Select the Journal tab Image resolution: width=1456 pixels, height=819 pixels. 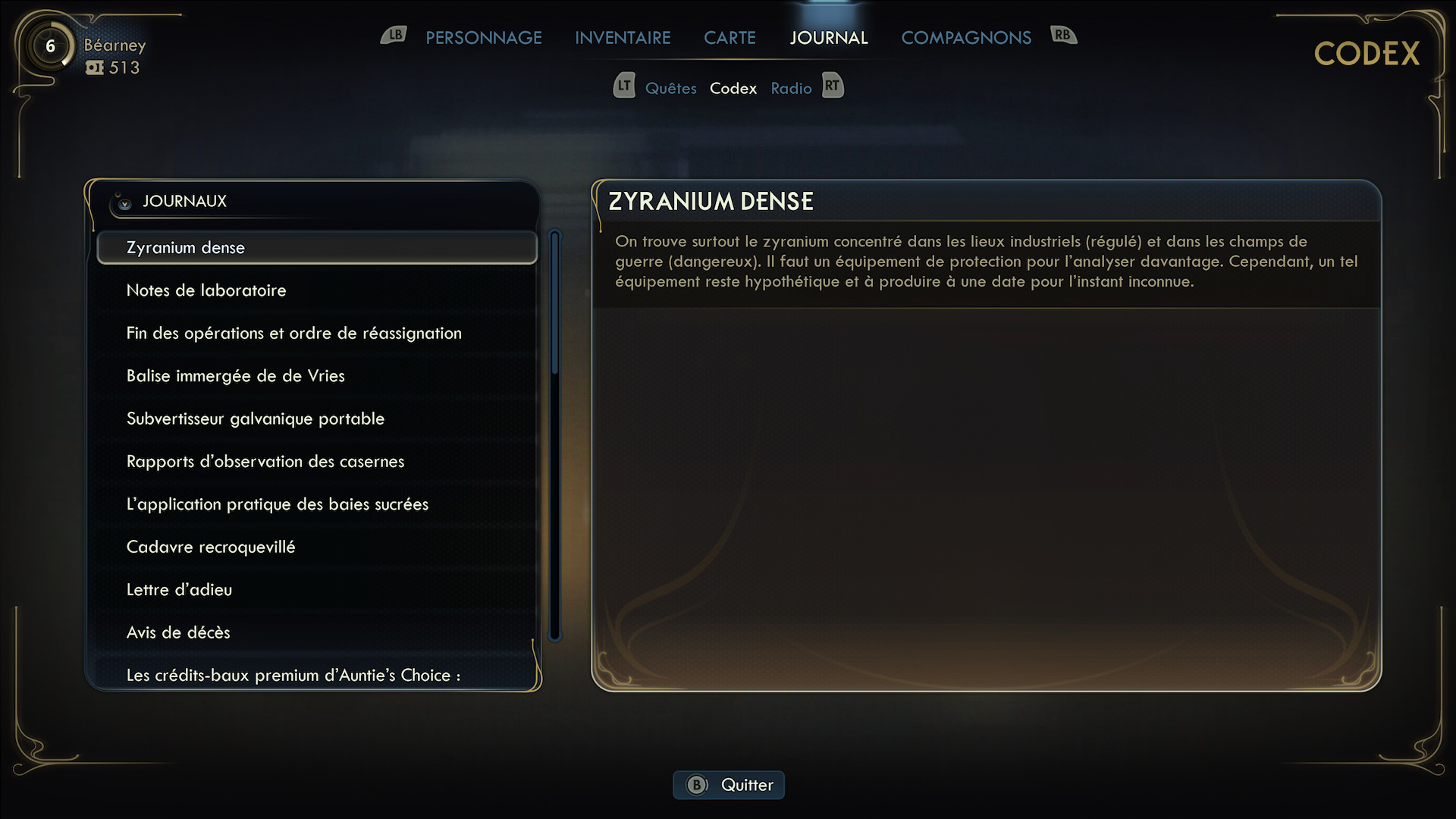tap(828, 38)
